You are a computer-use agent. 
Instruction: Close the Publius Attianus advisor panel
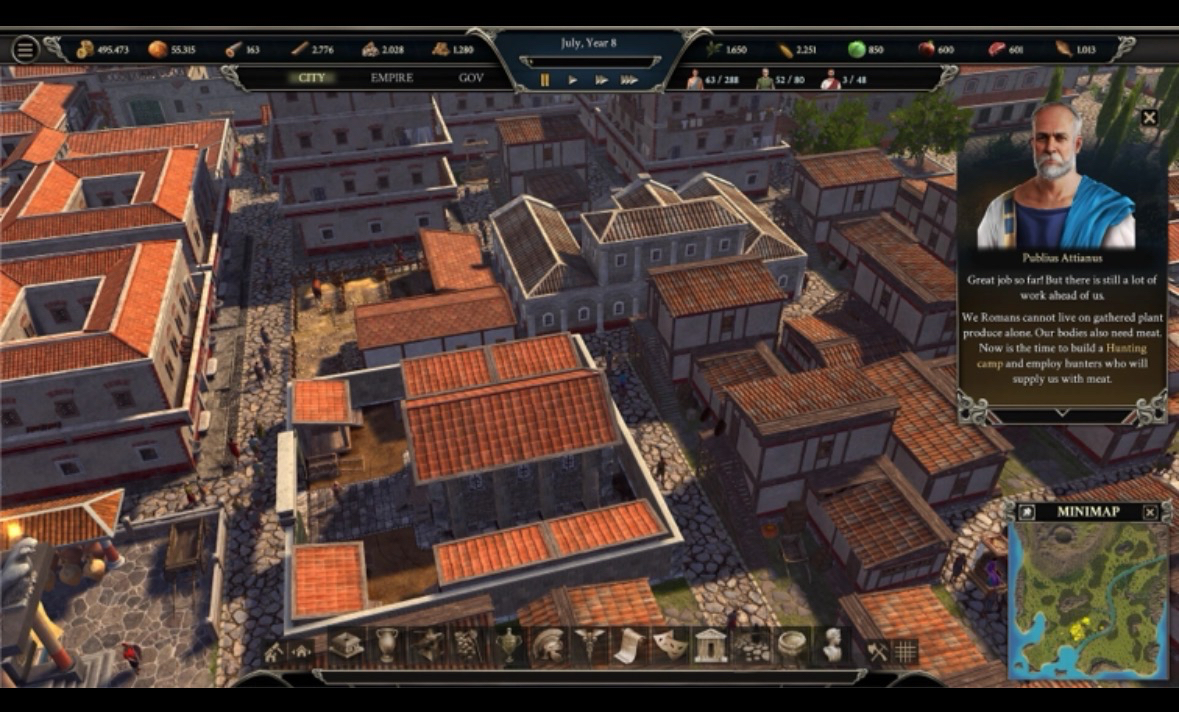1149,118
